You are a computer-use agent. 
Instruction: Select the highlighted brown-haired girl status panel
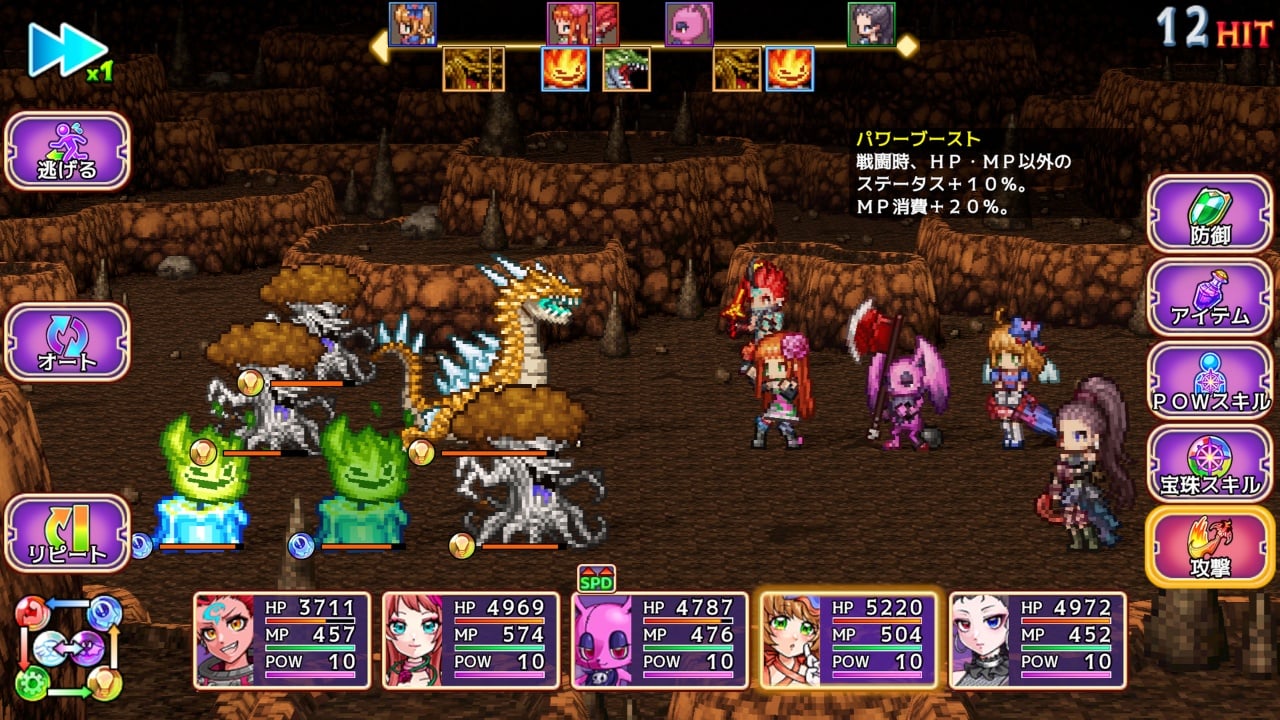click(x=848, y=640)
